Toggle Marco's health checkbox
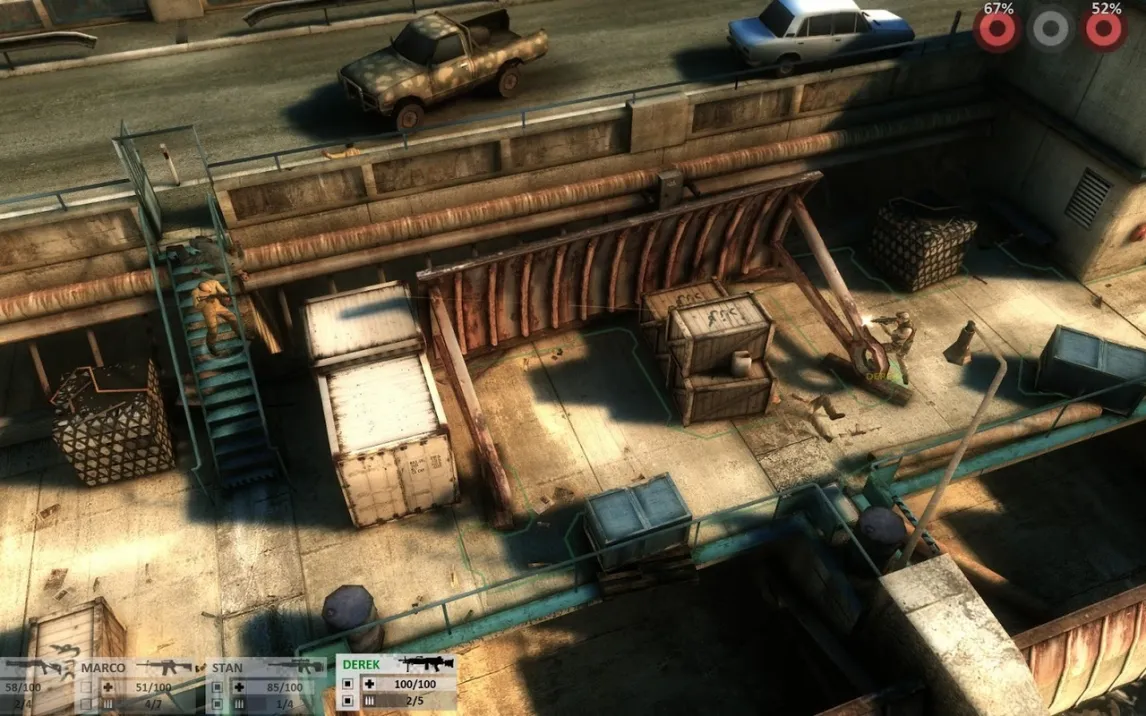Image resolution: width=1146 pixels, height=716 pixels. coord(87,688)
